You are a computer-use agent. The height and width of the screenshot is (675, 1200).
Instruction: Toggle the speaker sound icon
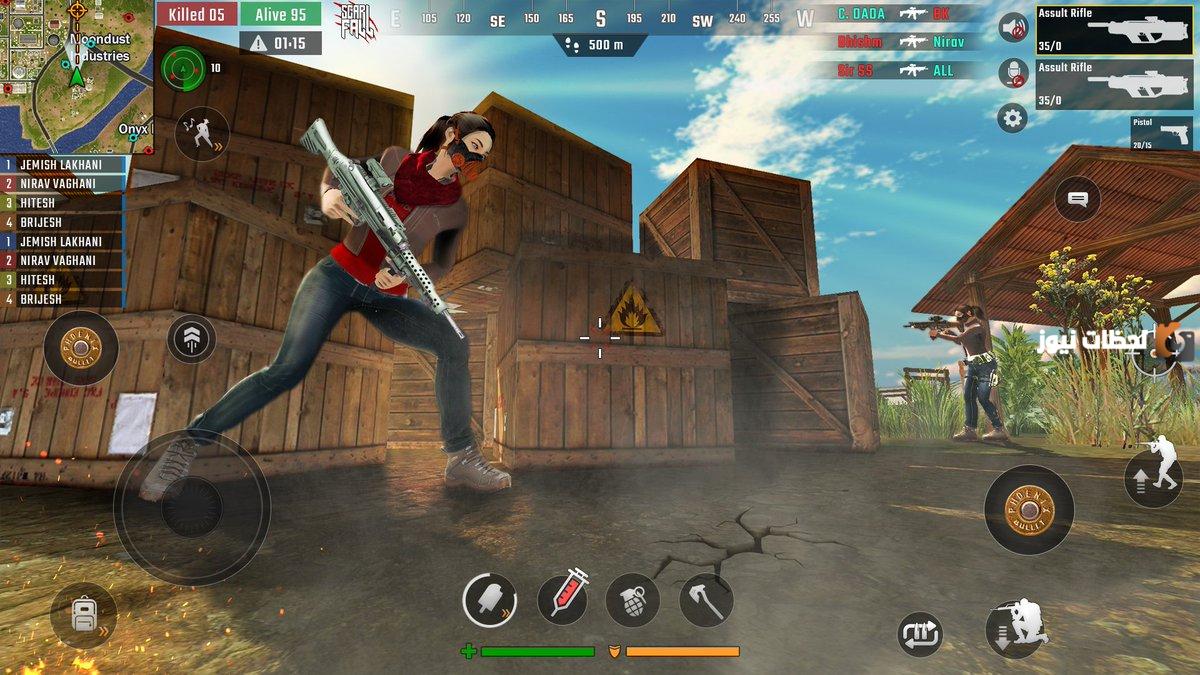click(1013, 28)
